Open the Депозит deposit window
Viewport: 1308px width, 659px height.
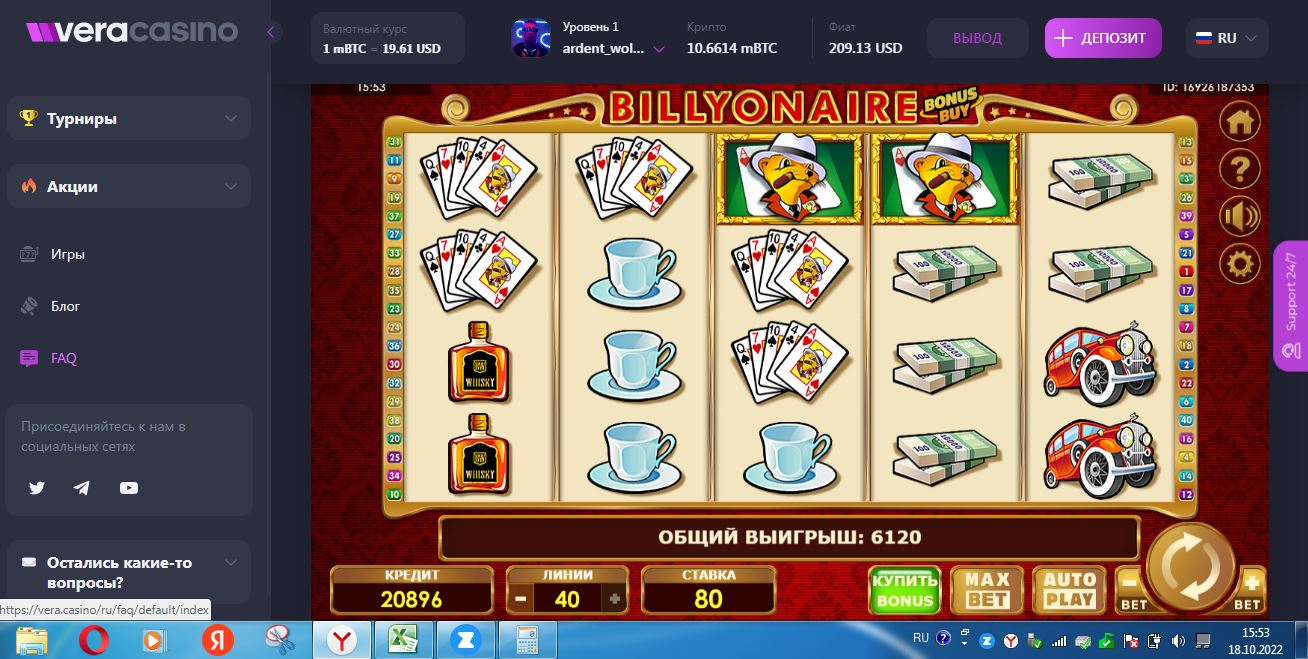point(1103,38)
